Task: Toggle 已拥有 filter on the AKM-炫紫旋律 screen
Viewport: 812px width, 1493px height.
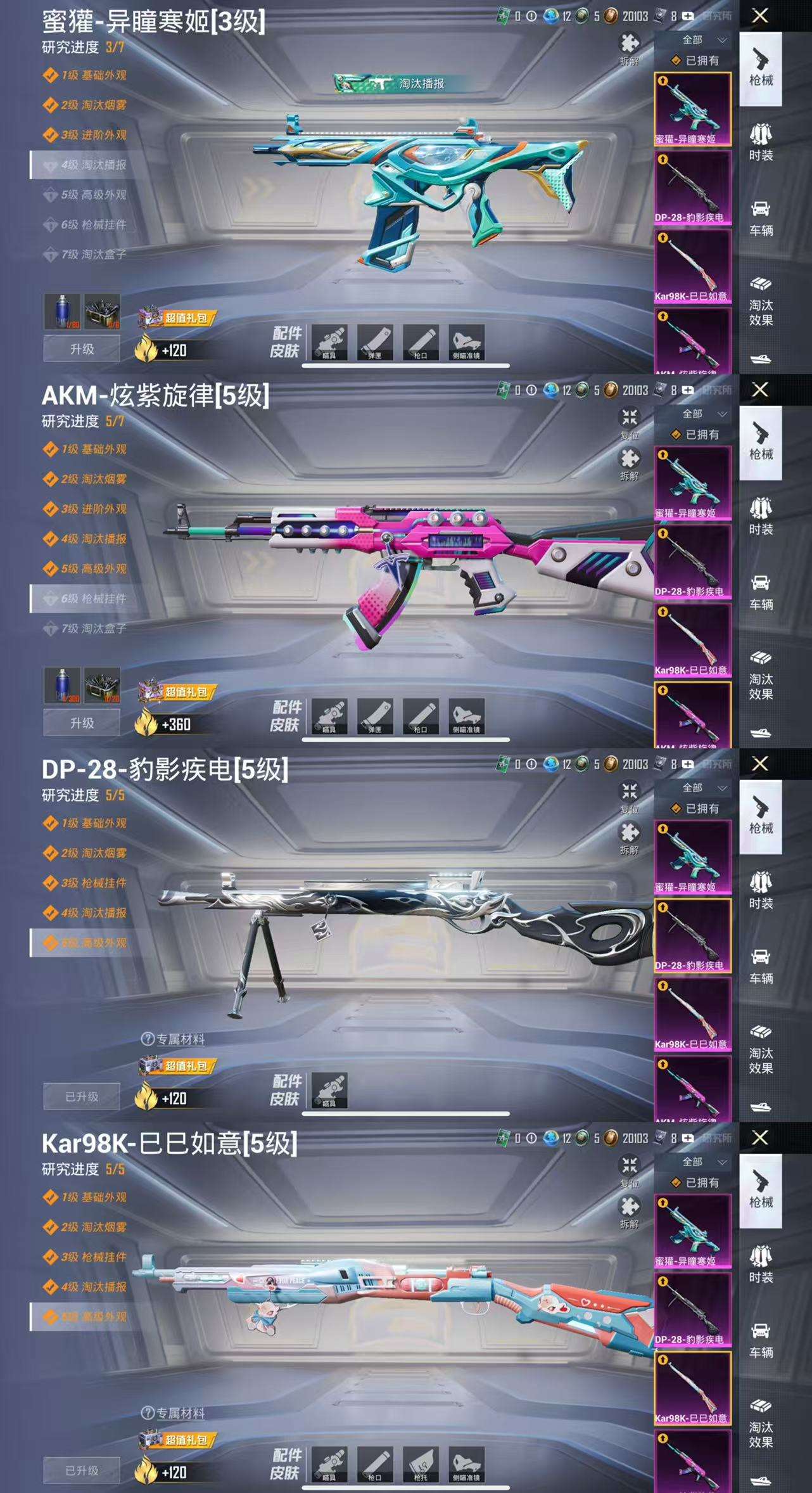Action: pyautogui.click(x=695, y=435)
